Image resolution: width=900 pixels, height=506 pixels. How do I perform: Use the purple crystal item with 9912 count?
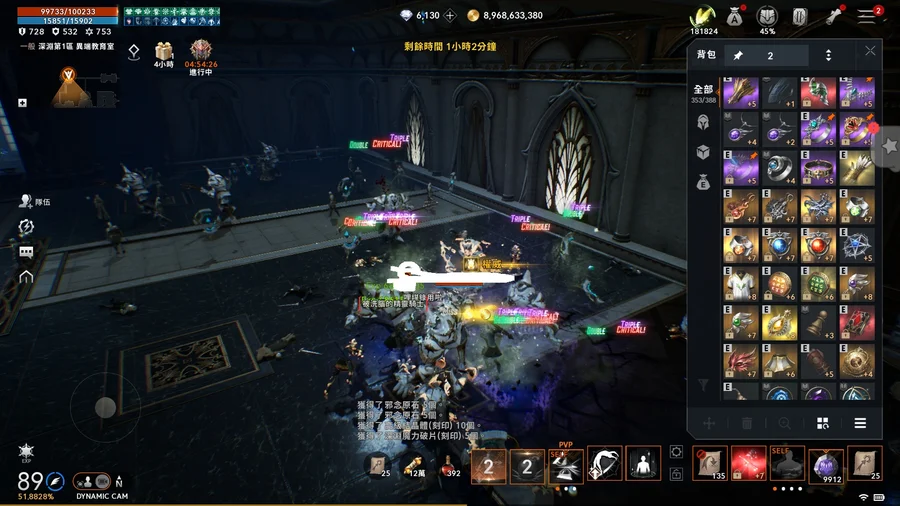pyautogui.click(x=826, y=463)
